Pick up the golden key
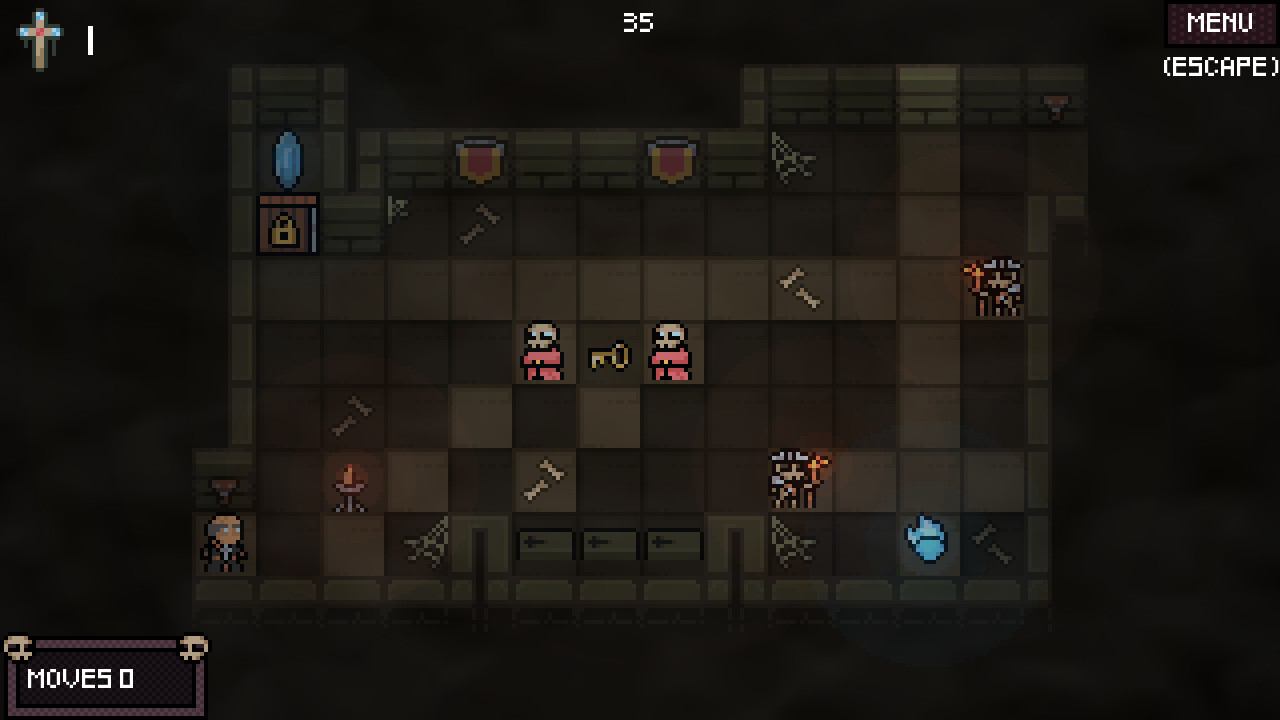This screenshot has width=1280, height=720. tap(607, 355)
